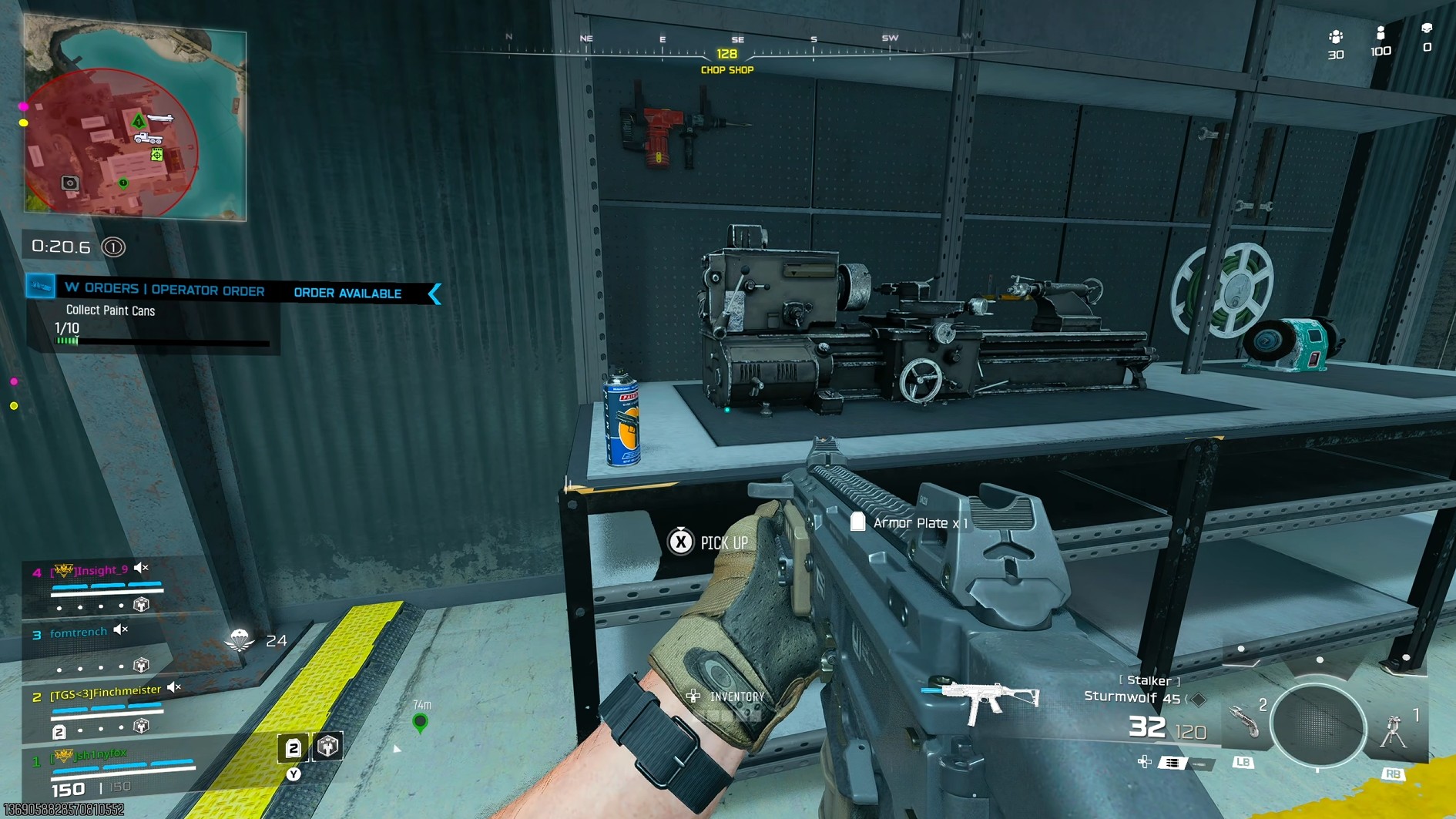Toggle mute icon next to fomtrench
The height and width of the screenshot is (819, 1456).
click(x=121, y=630)
